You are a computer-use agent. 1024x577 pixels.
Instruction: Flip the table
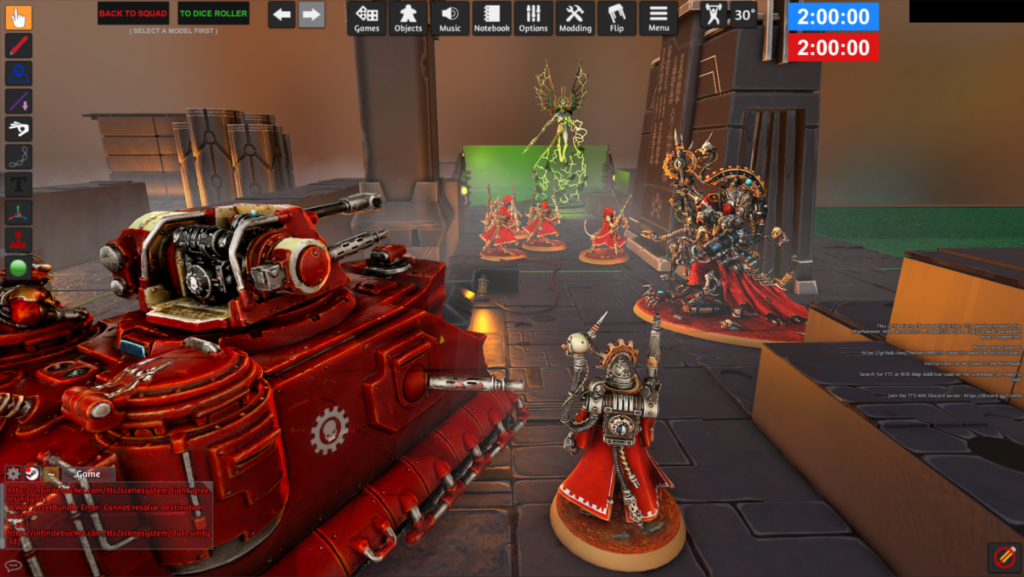(x=617, y=18)
